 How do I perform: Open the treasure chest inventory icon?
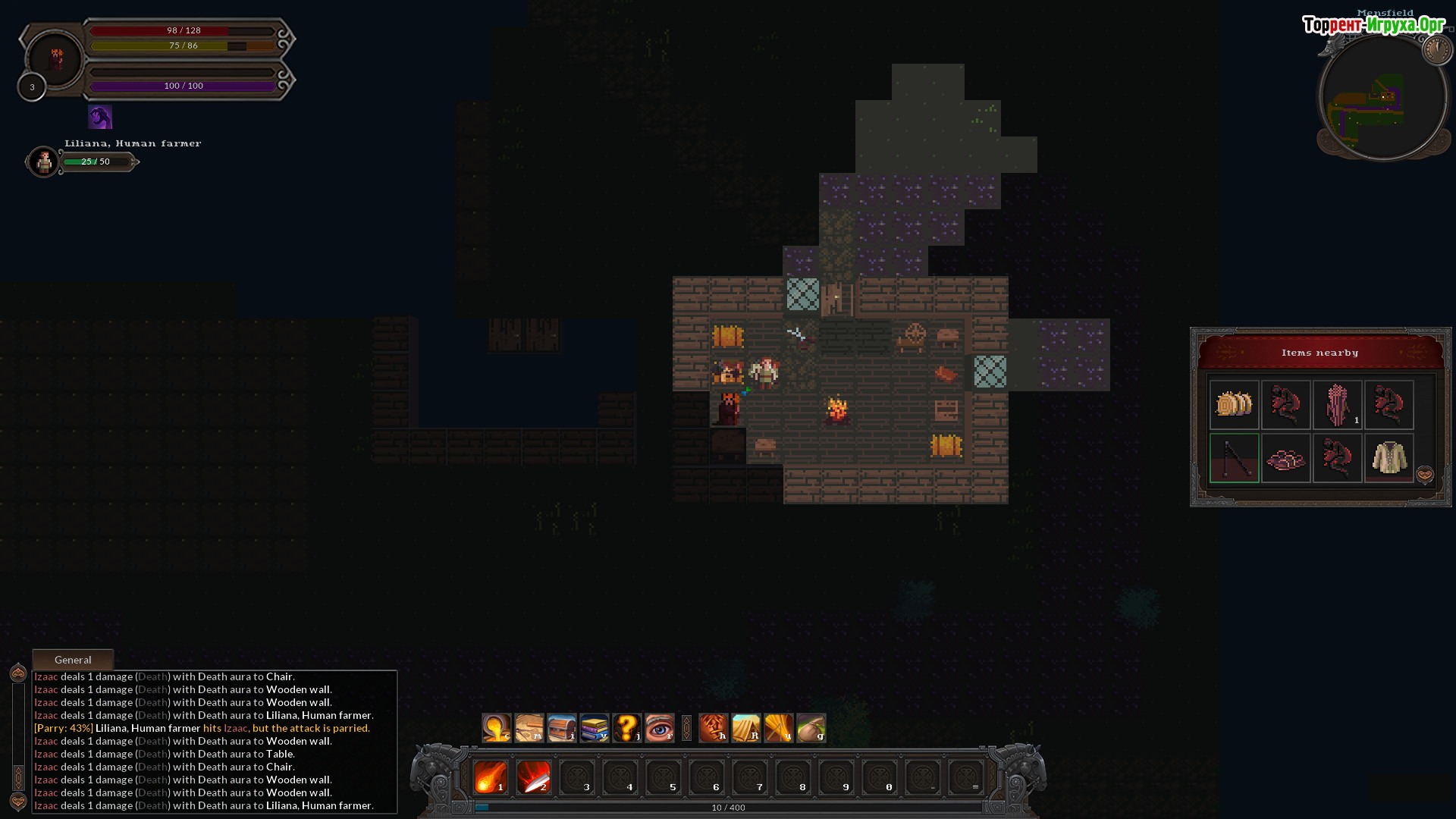click(562, 728)
